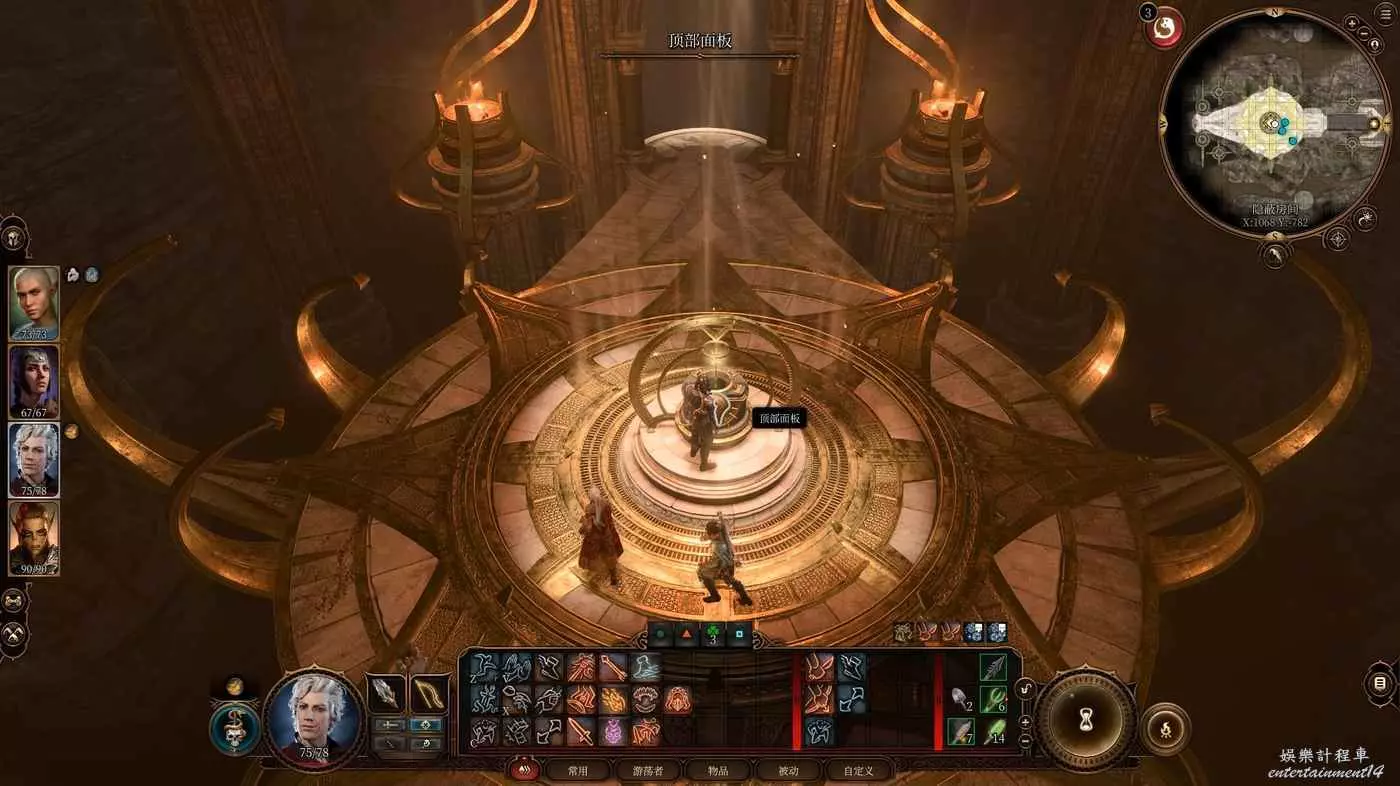Select the blonde elf party portrait
Image resolution: width=1400 pixels, height=786 pixels.
pyautogui.click(x=34, y=303)
